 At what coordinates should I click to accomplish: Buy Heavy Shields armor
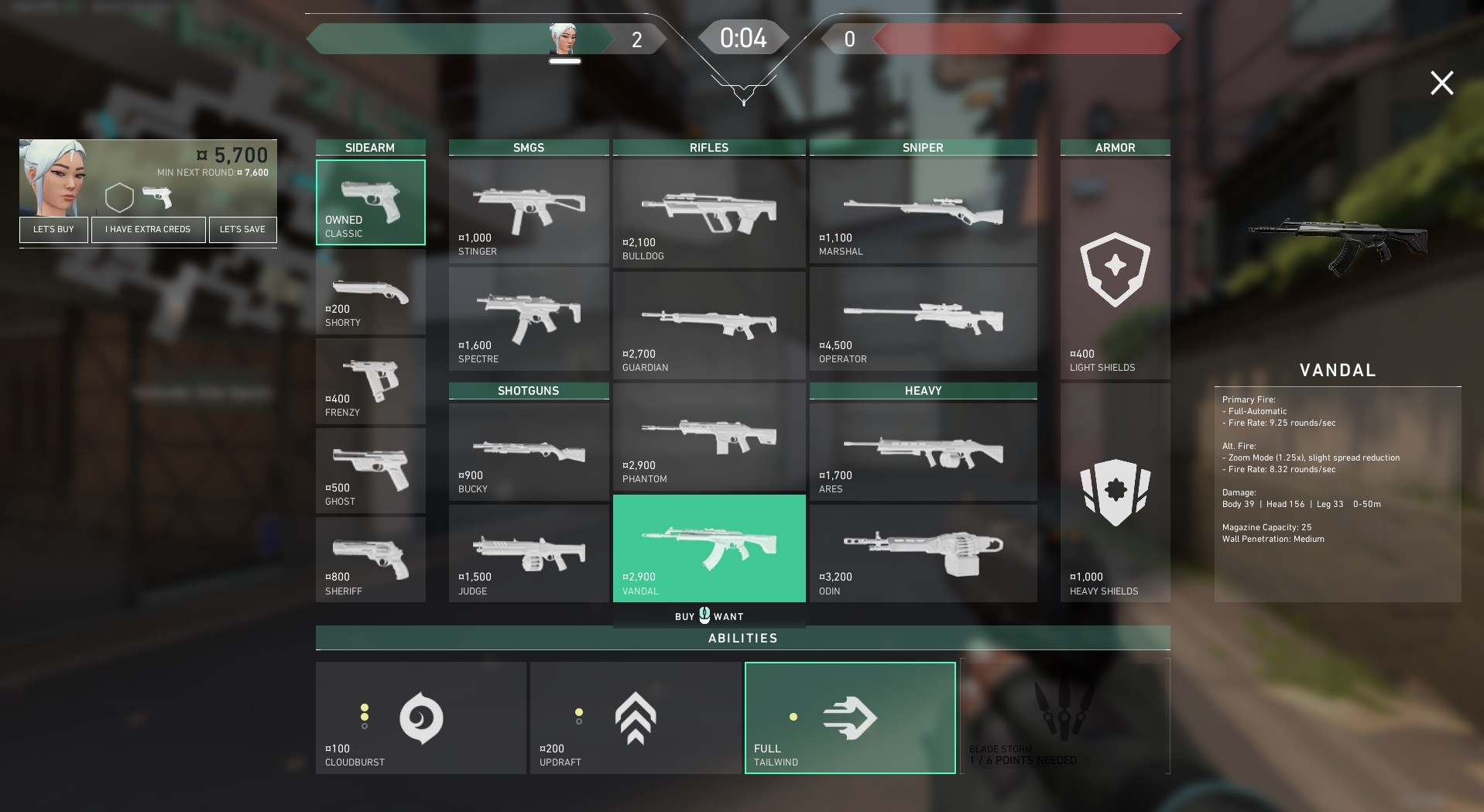click(x=1115, y=492)
